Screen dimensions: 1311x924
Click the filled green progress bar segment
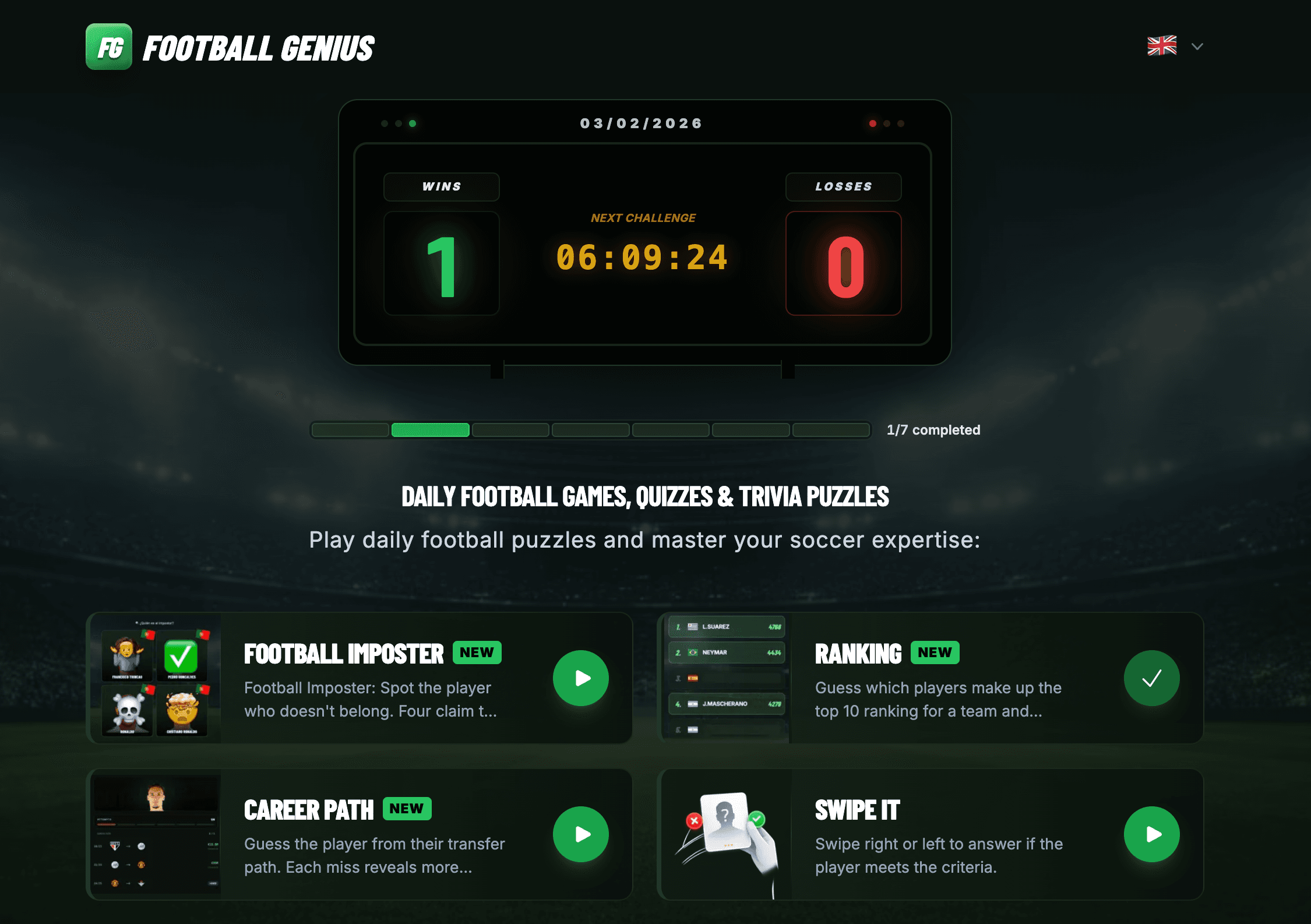pos(430,430)
